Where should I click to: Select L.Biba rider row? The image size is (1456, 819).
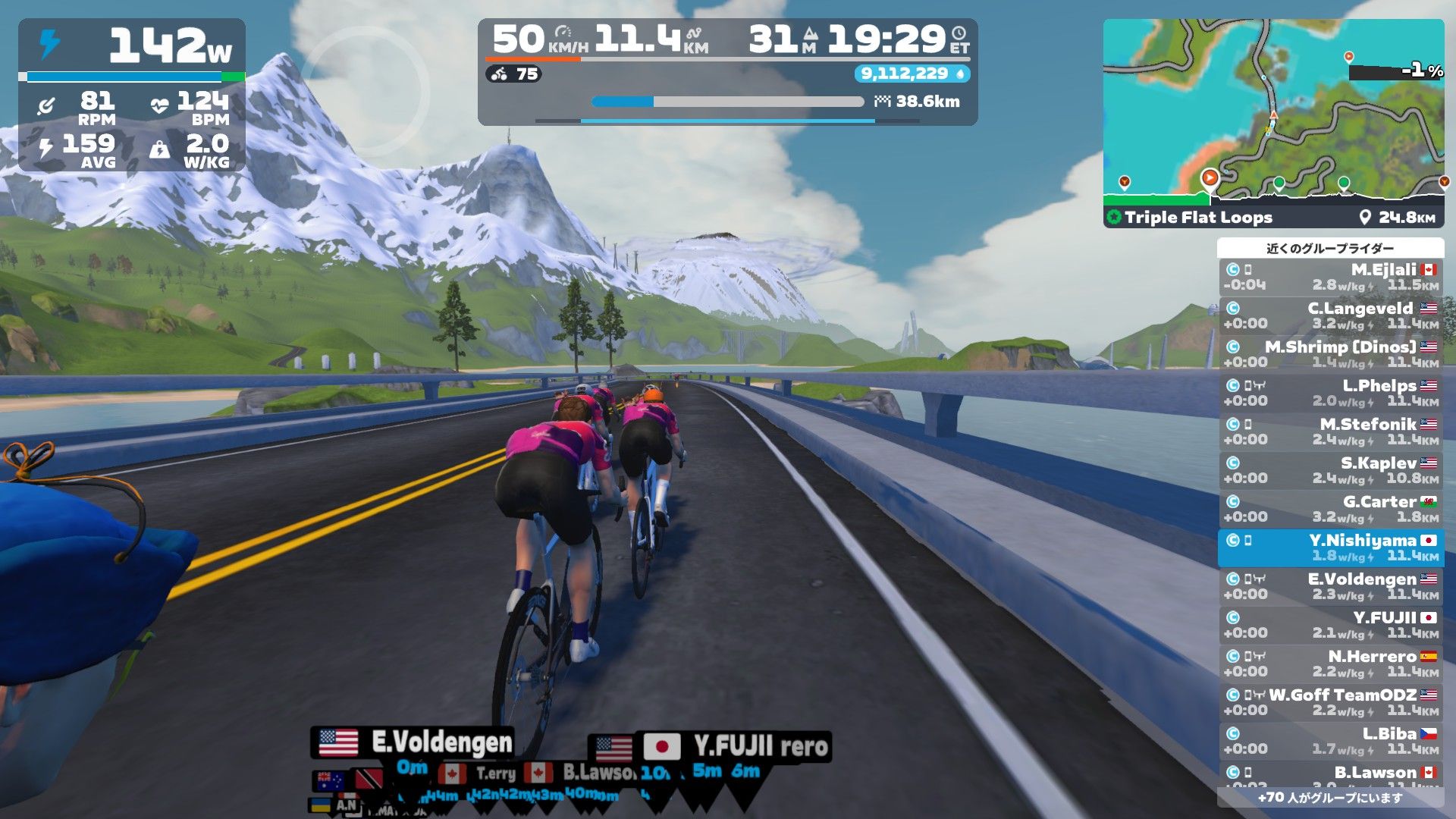(x=1331, y=742)
